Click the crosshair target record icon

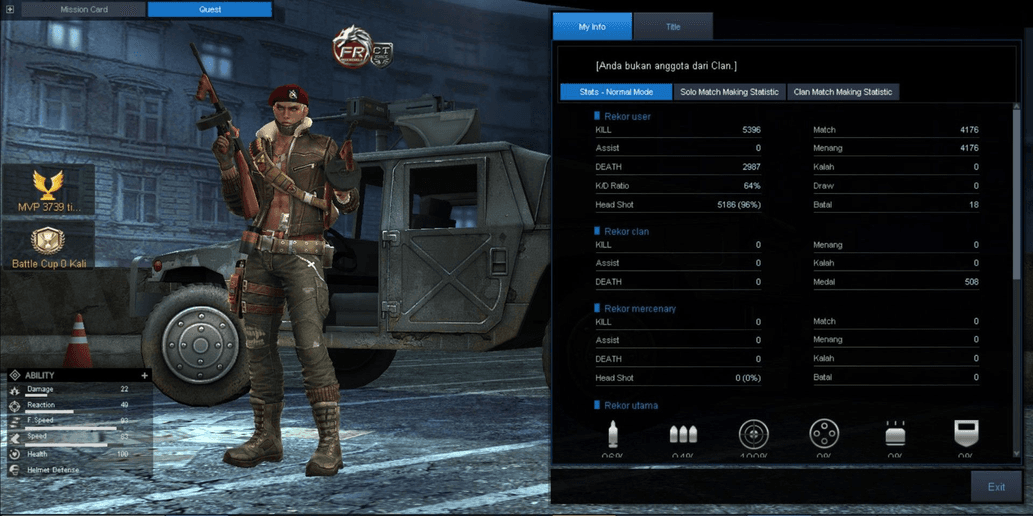pyautogui.click(x=753, y=434)
